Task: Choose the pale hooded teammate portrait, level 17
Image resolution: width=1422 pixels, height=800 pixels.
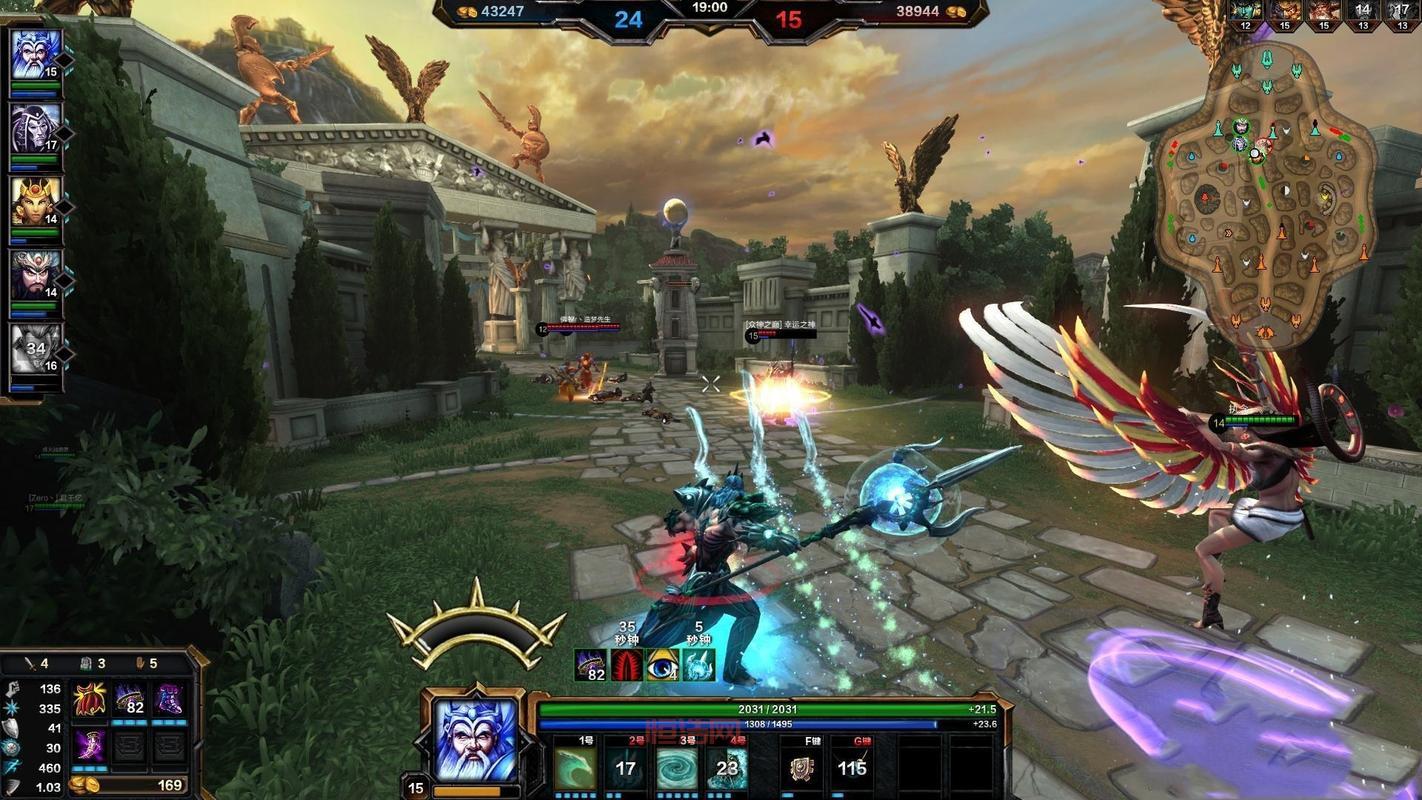Action: click(x=36, y=127)
